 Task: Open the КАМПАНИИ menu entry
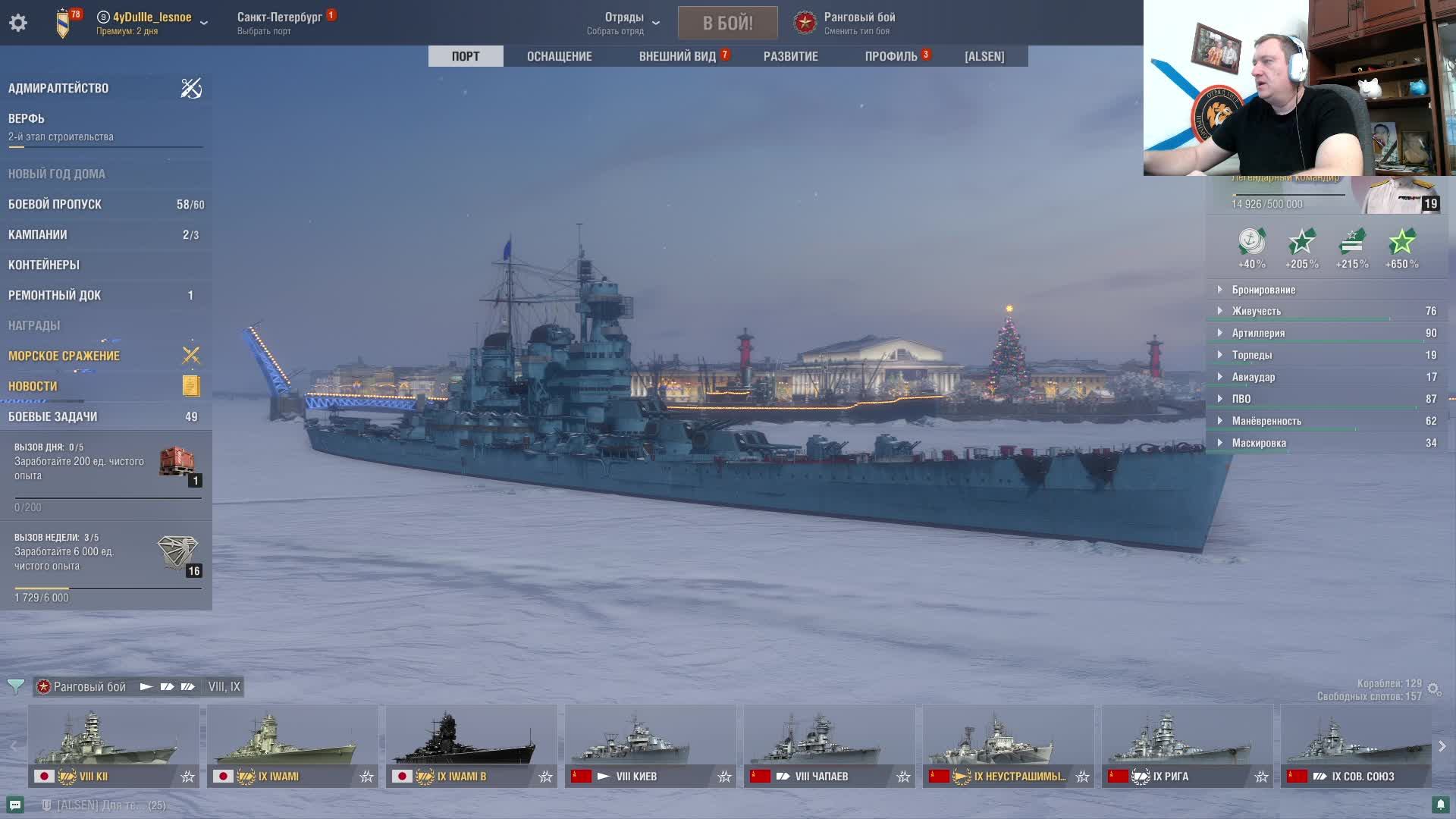[x=38, y=234]
